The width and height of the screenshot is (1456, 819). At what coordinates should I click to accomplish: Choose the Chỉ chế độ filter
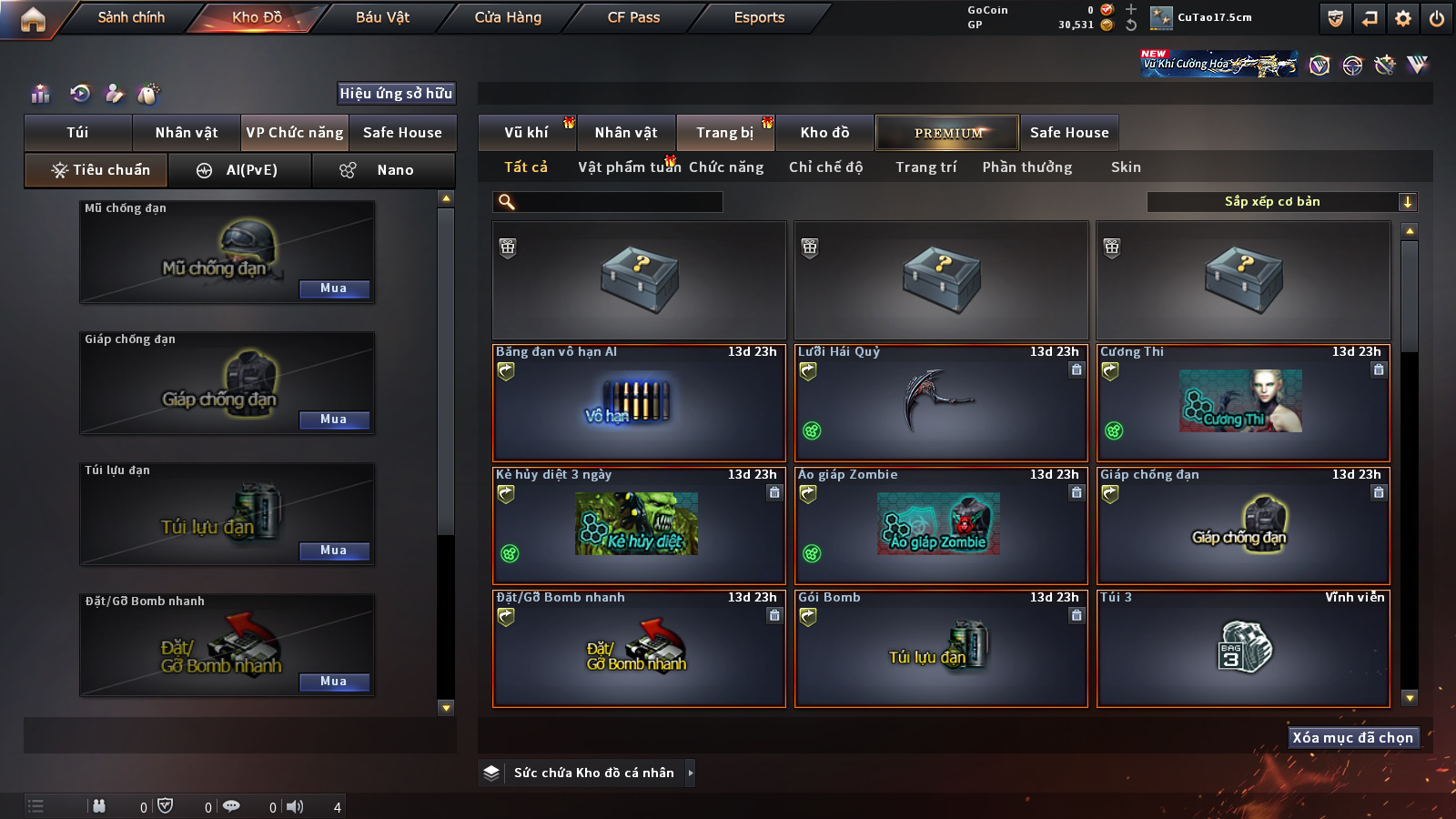[x=825, y=167]
